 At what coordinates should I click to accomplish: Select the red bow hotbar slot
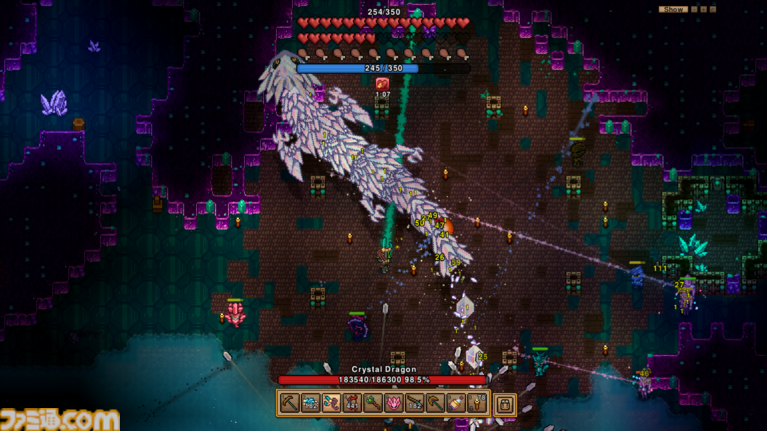[x=352, y=404]
